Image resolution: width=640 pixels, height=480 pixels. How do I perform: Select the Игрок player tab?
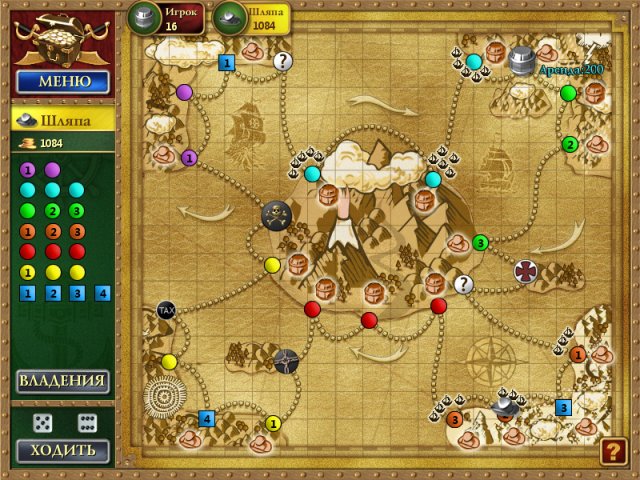[166, 17]
